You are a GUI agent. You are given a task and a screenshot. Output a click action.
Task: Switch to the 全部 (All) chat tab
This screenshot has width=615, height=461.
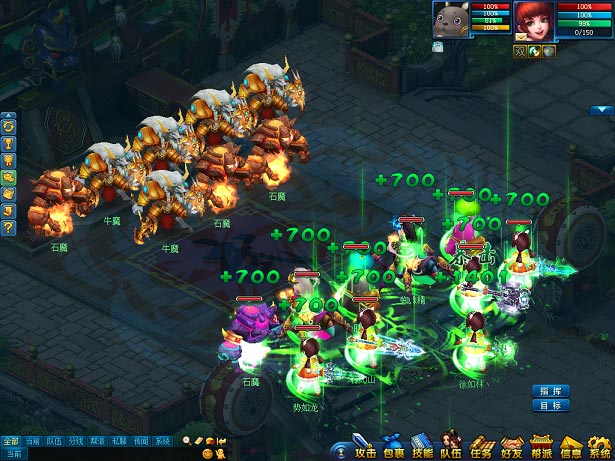pos(10,441)
